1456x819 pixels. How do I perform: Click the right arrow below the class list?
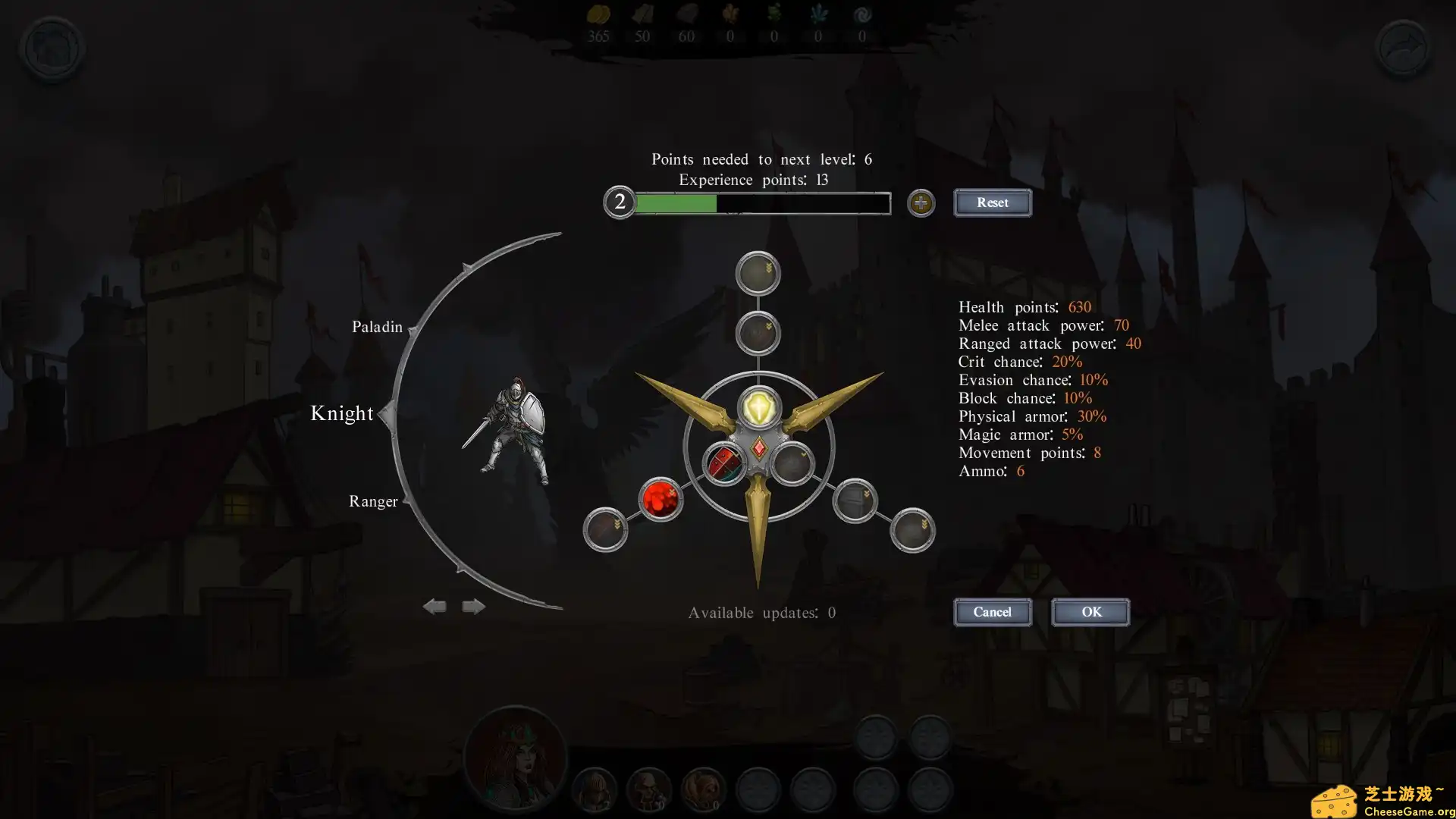coord(472,606)
